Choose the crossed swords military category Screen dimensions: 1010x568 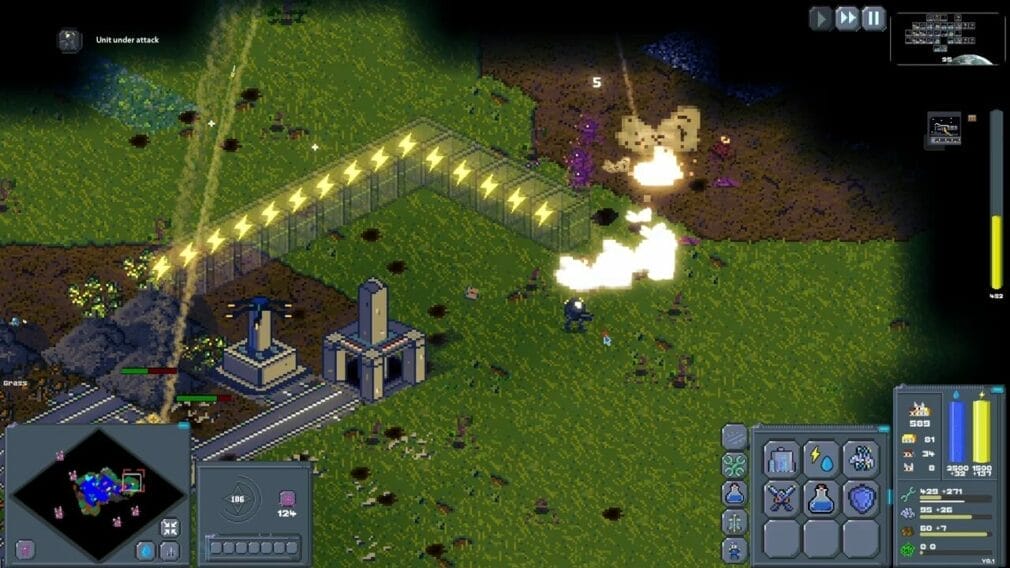(781, 498)
